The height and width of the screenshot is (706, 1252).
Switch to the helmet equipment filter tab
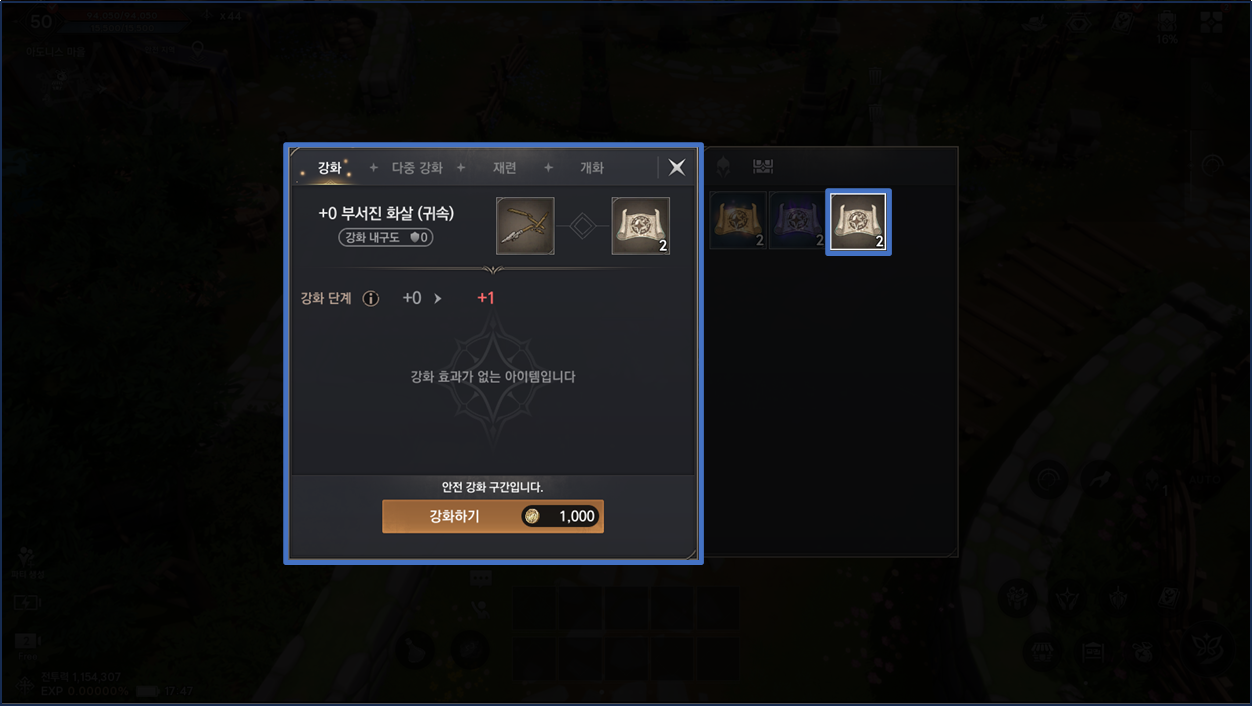point(724,166)
